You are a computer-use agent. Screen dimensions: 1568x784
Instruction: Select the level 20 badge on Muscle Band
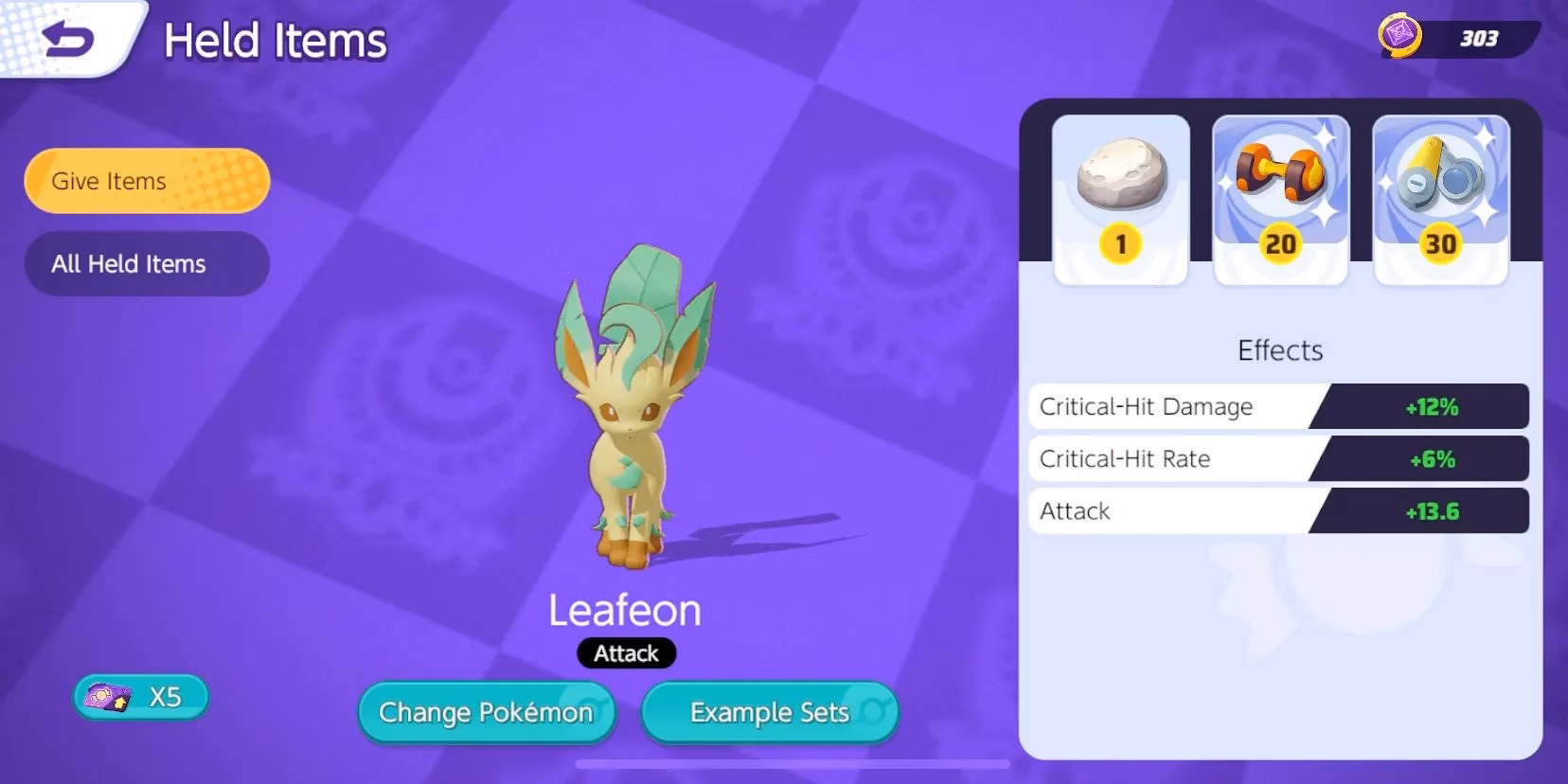click(1280, 244)
